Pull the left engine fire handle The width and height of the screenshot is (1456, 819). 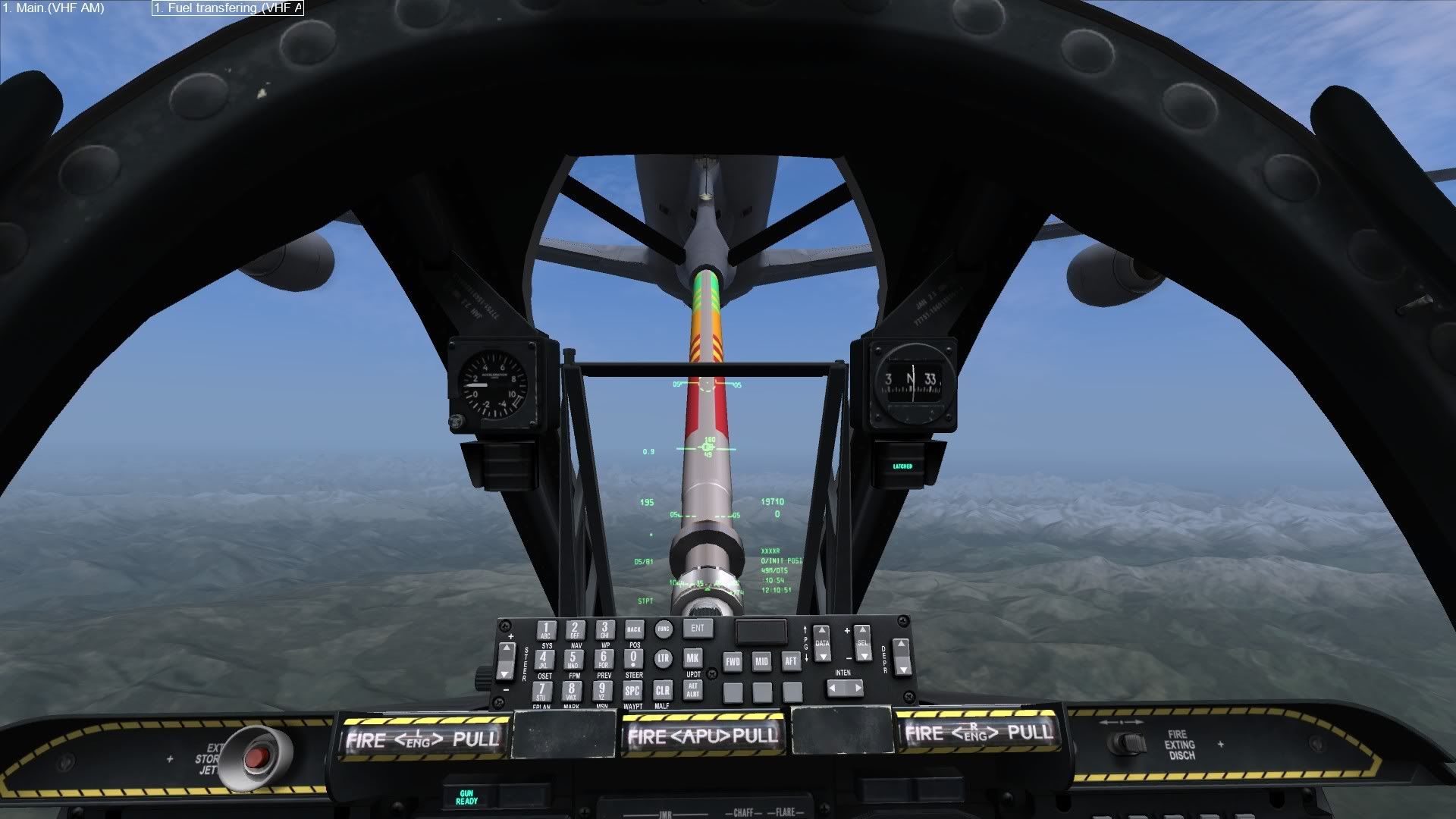point(423,738)
